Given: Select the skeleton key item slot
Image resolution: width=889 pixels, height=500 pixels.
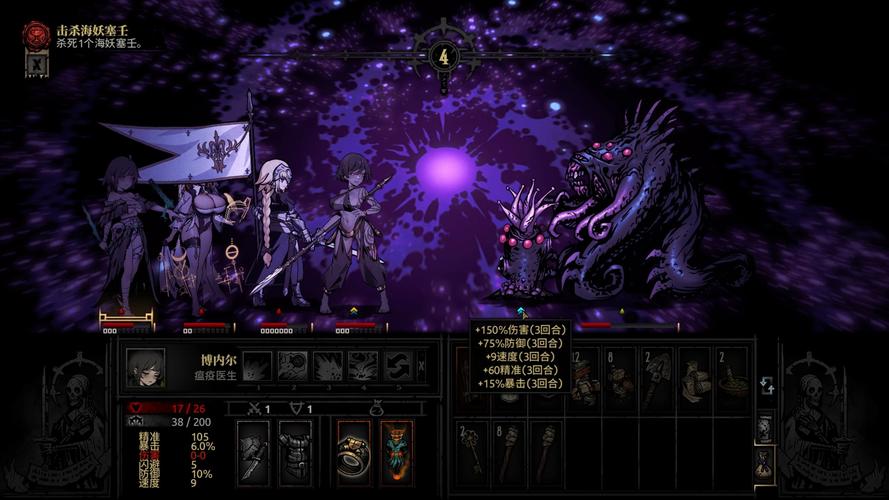Looking at the screenshot, I should pyautogui.click(x=473, y=450).
